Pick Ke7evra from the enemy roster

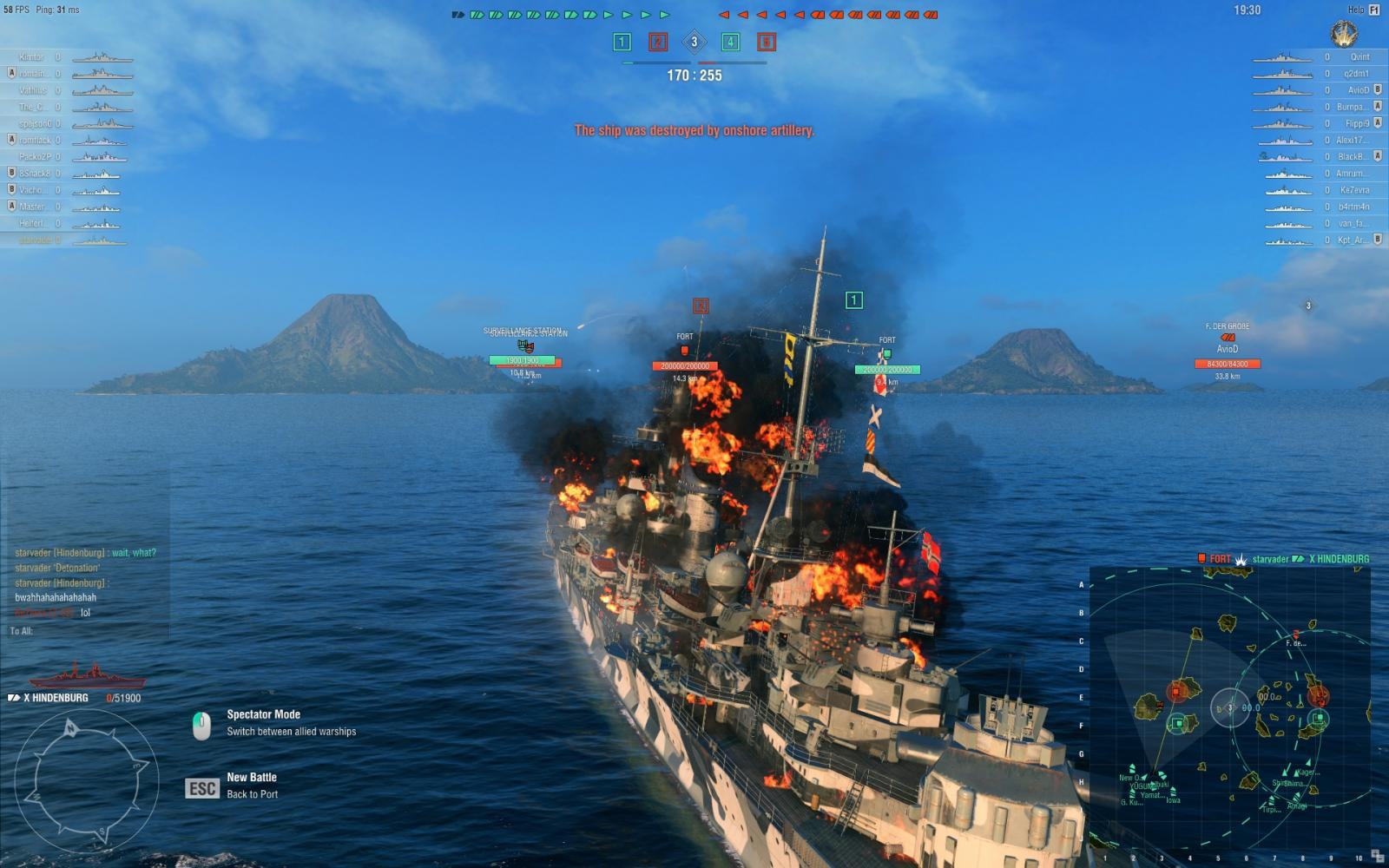point(1354,190)
